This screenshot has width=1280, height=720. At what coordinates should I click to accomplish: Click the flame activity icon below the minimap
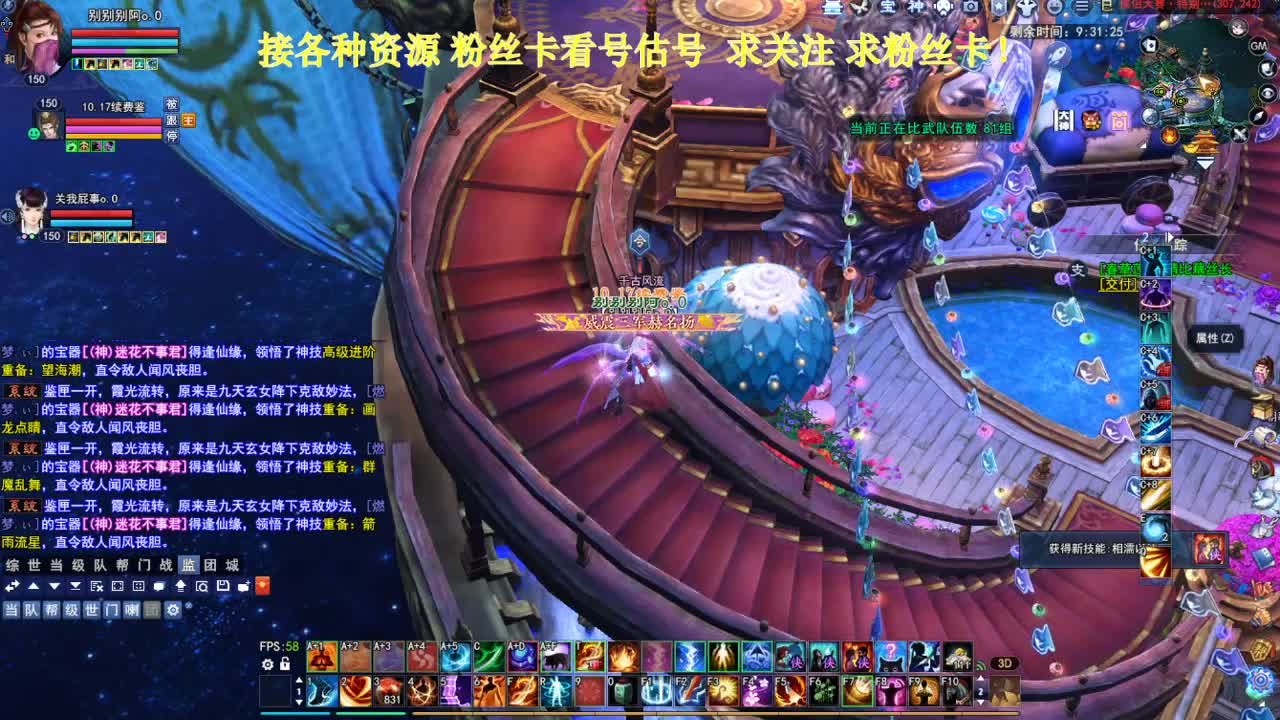[1170, 135]
